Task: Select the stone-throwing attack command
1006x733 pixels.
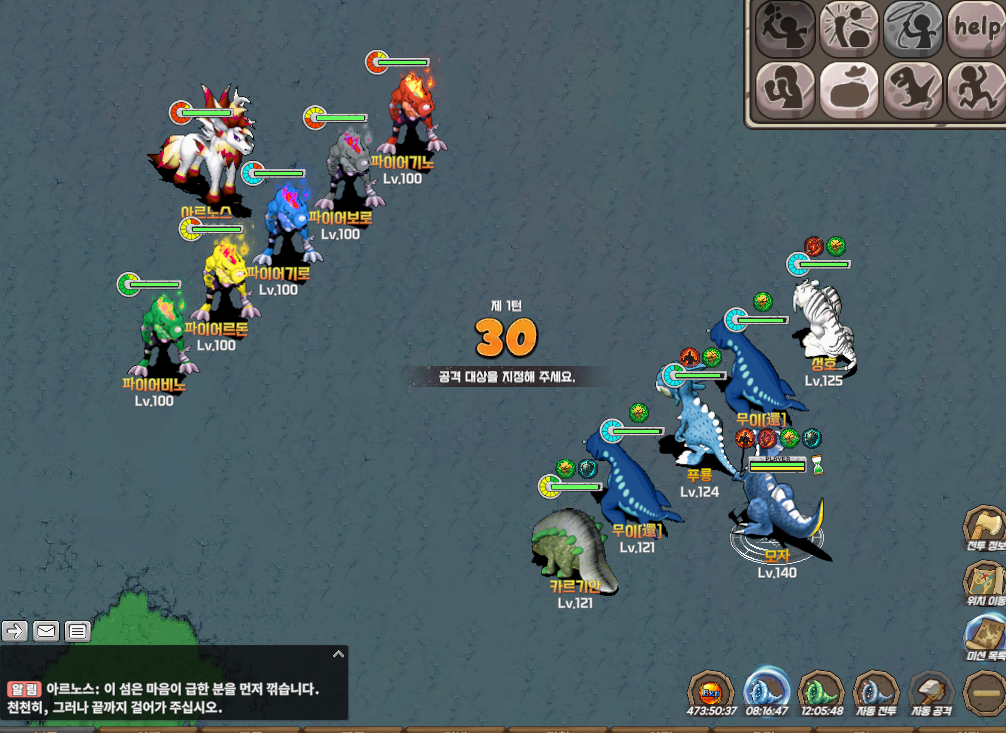Action: click(x=785, y=29)
